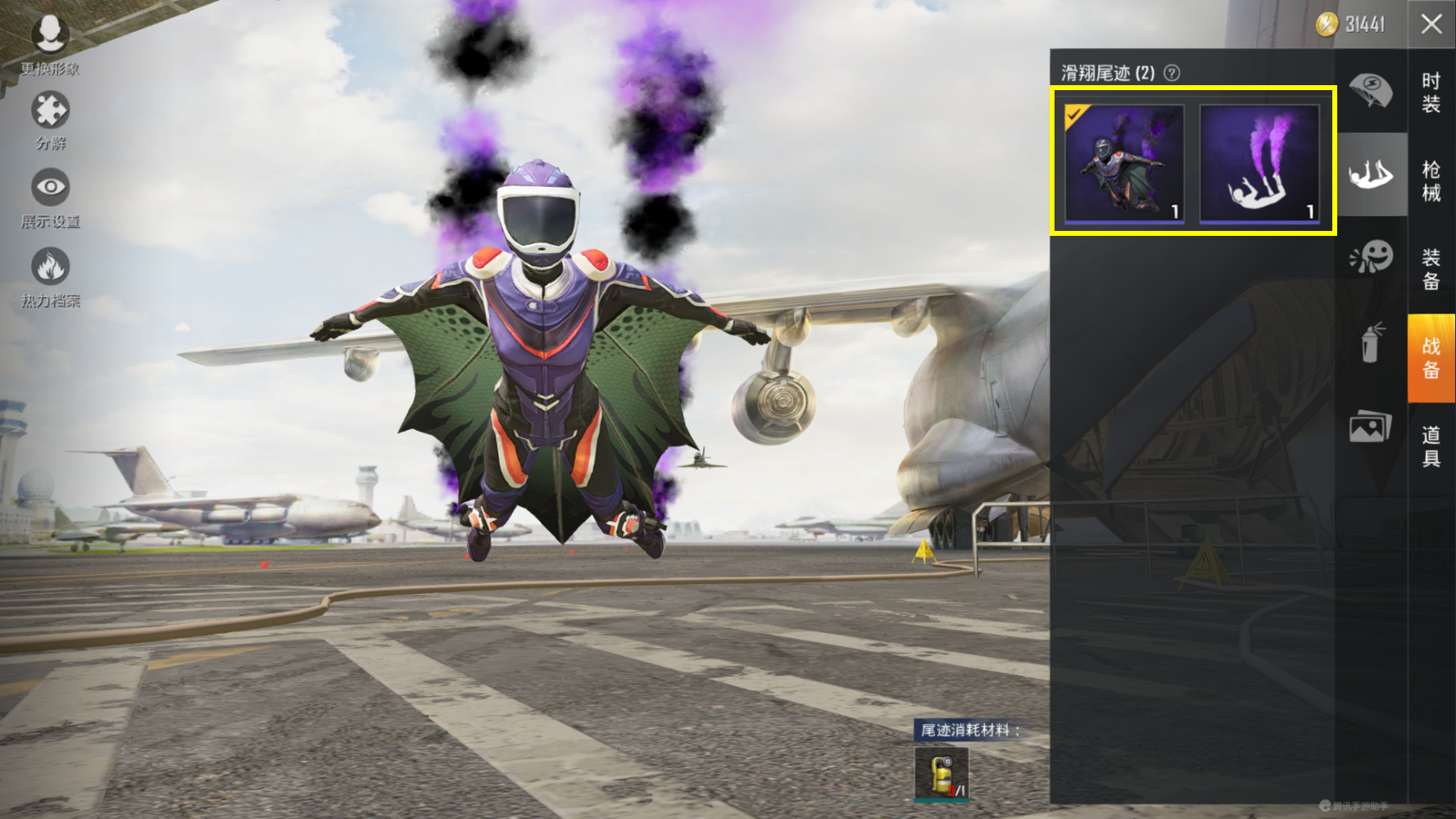Open the parachute subcategory icon
Viewport: 1456px width, 819px height.
click(x=1371, y=90)
